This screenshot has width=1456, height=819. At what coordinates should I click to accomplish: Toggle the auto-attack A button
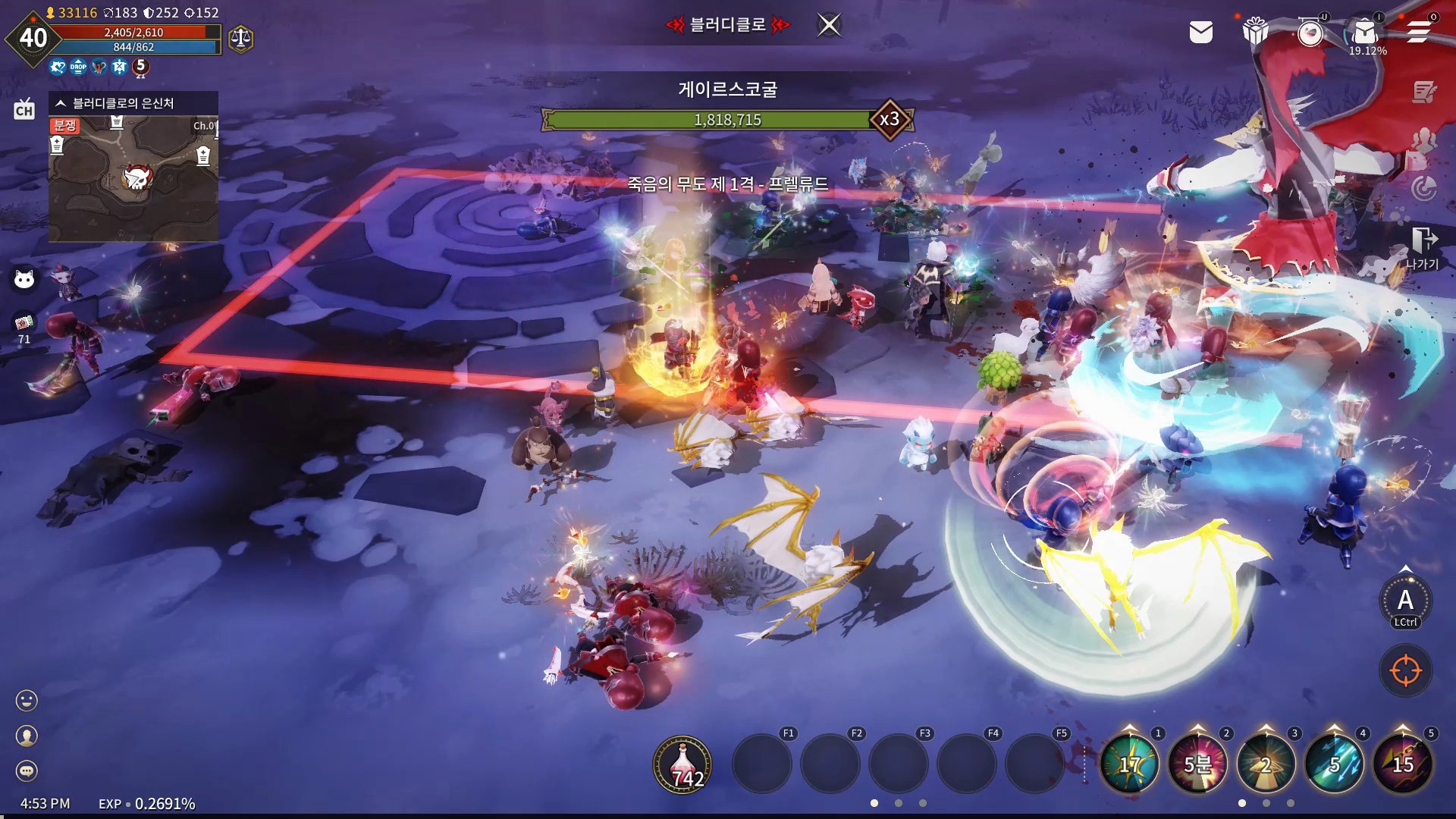click(1405, 601)
